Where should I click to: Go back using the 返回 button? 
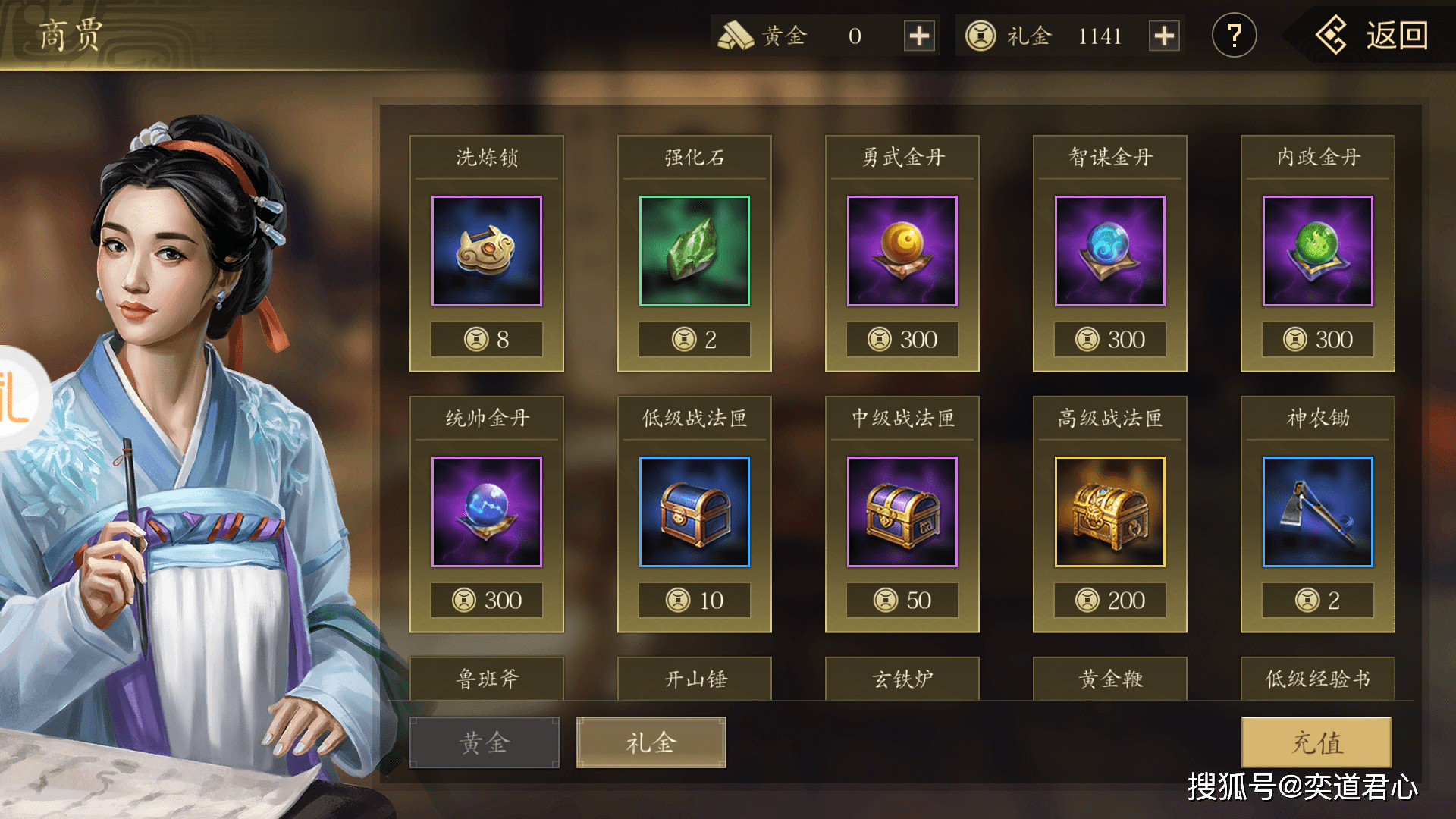pyautogui.click(x=1373, y=36)
